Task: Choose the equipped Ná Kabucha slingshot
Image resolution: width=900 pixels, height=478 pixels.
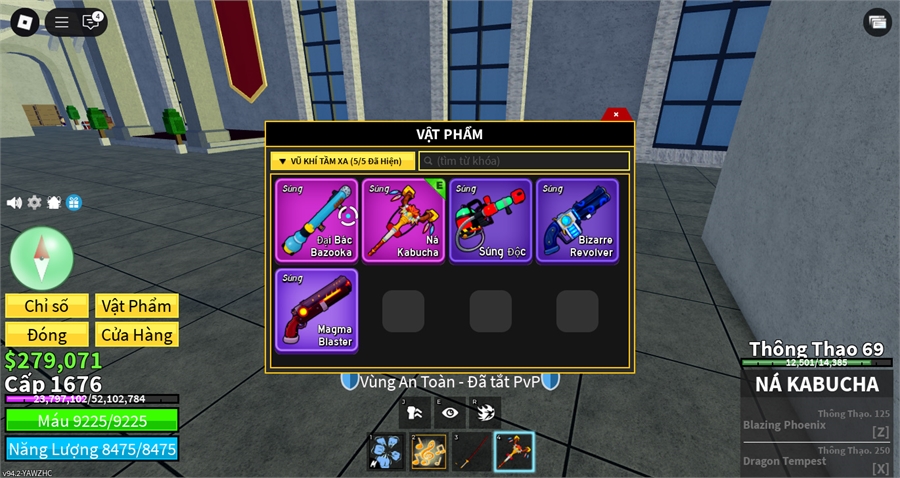Action: pyautogui.click(x=404, y=220)
